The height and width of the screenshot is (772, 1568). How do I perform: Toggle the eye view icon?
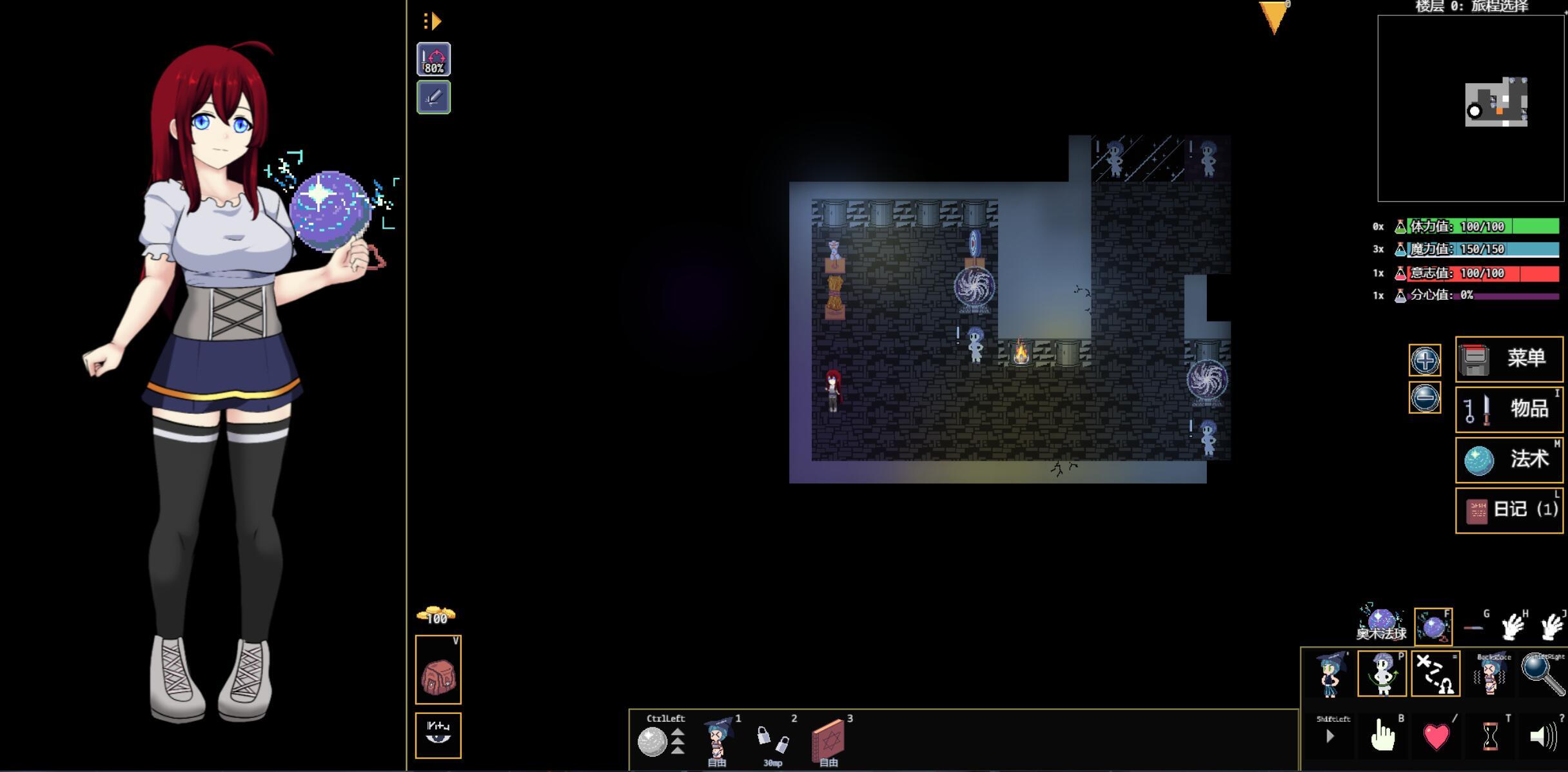[438, 735]
